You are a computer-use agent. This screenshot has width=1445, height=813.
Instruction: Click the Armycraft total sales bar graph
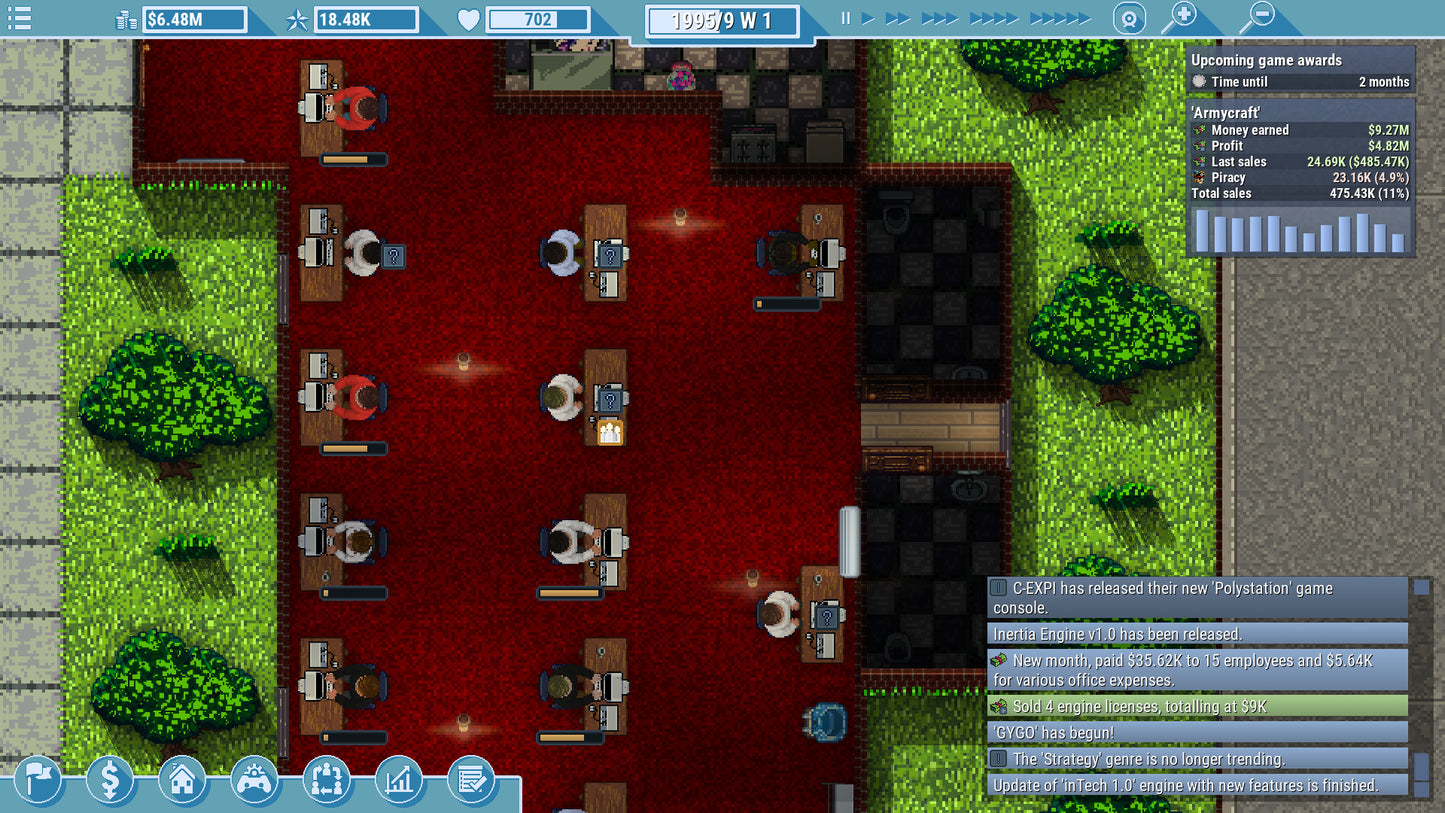1299,232
